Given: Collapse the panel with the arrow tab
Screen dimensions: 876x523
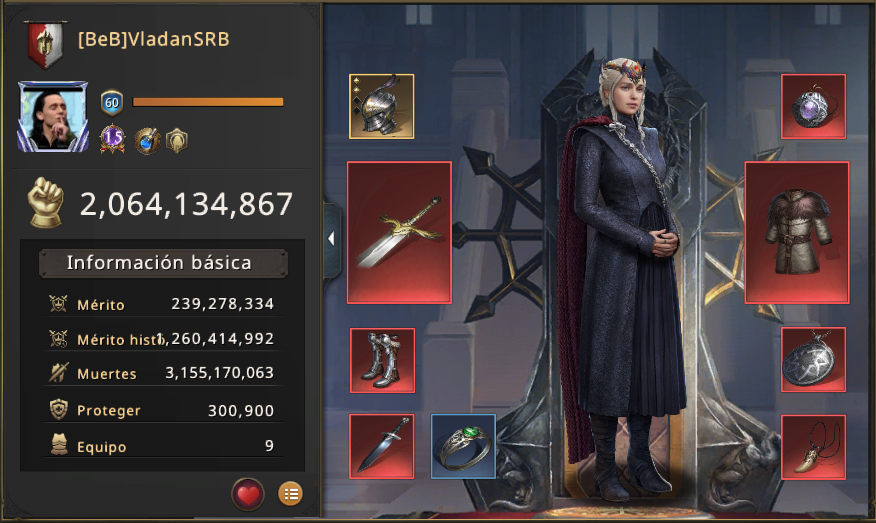Looking at the screenshot, I should click(x=331, y=239).
